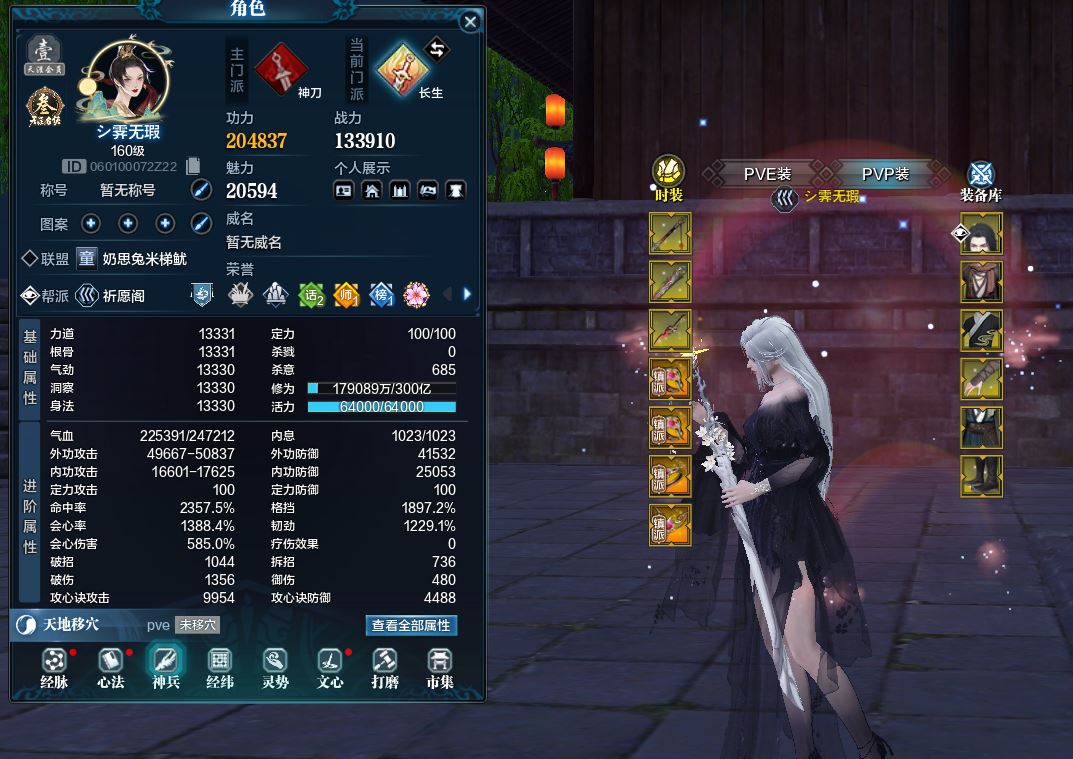Switch to the PVP装 equipment set

click(x=885, y=174)
